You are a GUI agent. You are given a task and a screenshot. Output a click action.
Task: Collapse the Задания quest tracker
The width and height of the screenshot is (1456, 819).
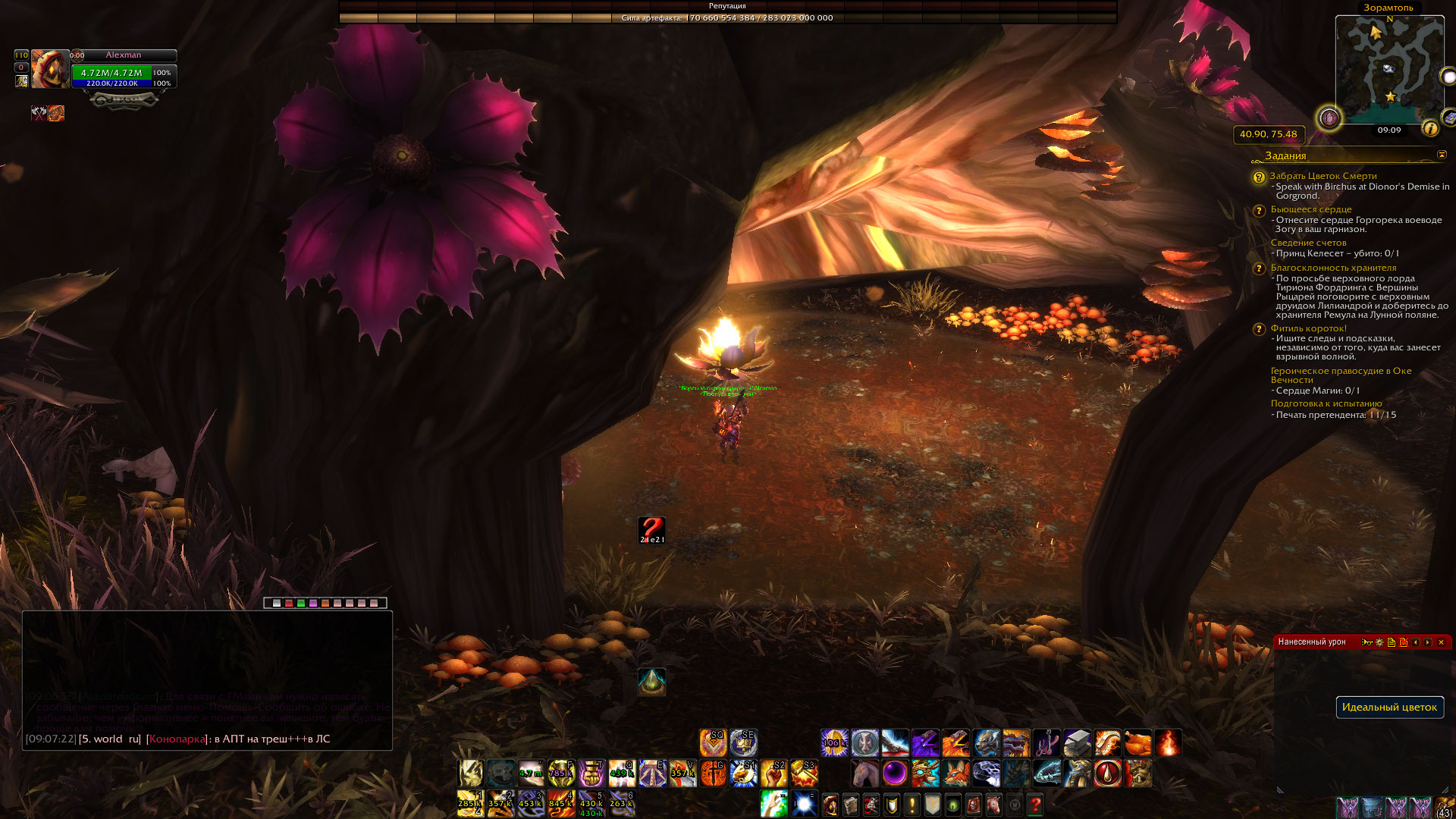[1442, 155]
